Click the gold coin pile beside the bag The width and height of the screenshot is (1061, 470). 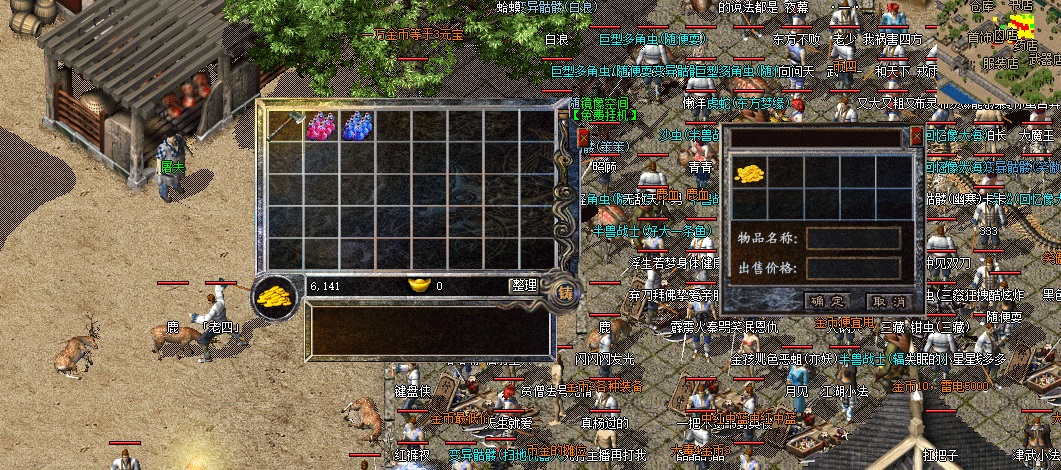272,296
